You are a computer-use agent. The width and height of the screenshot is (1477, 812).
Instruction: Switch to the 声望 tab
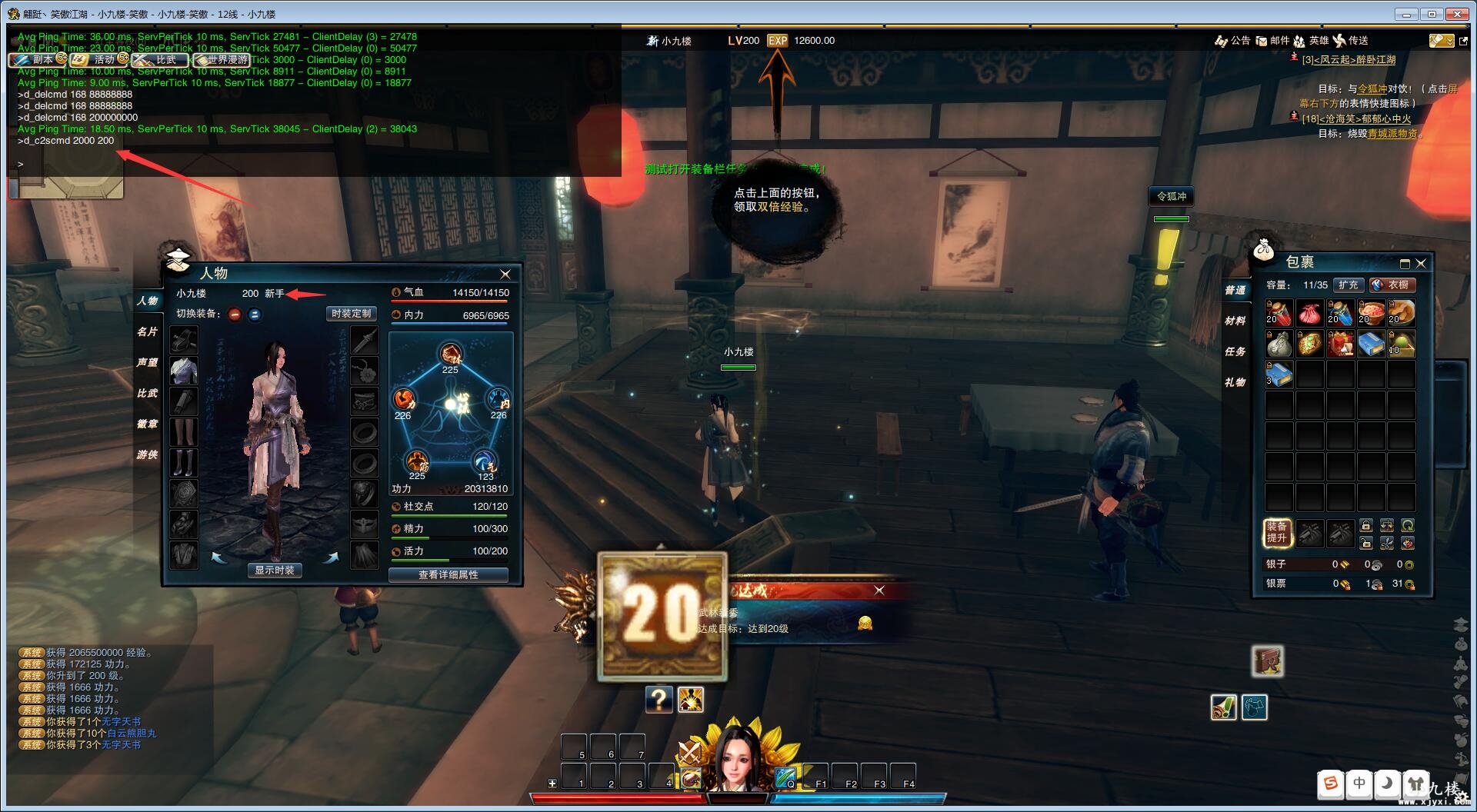(147, 362)
